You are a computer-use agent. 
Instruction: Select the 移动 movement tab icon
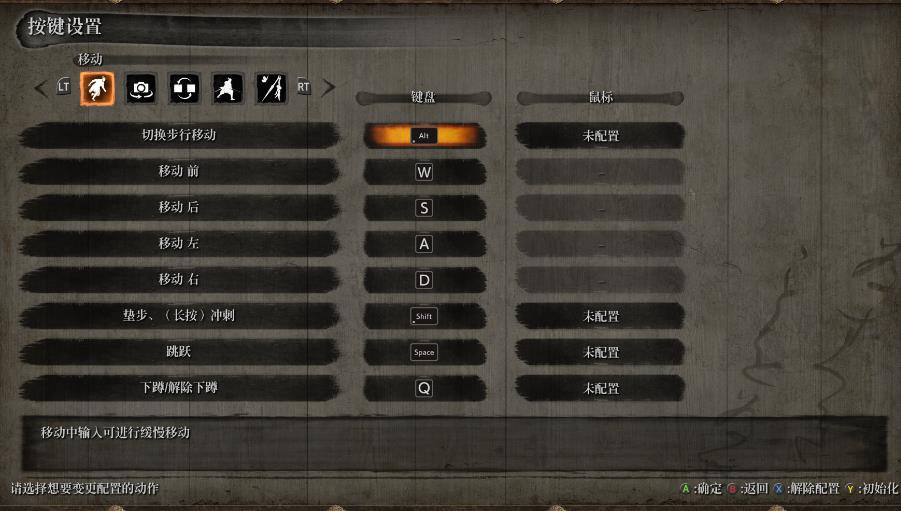(97, 89)
